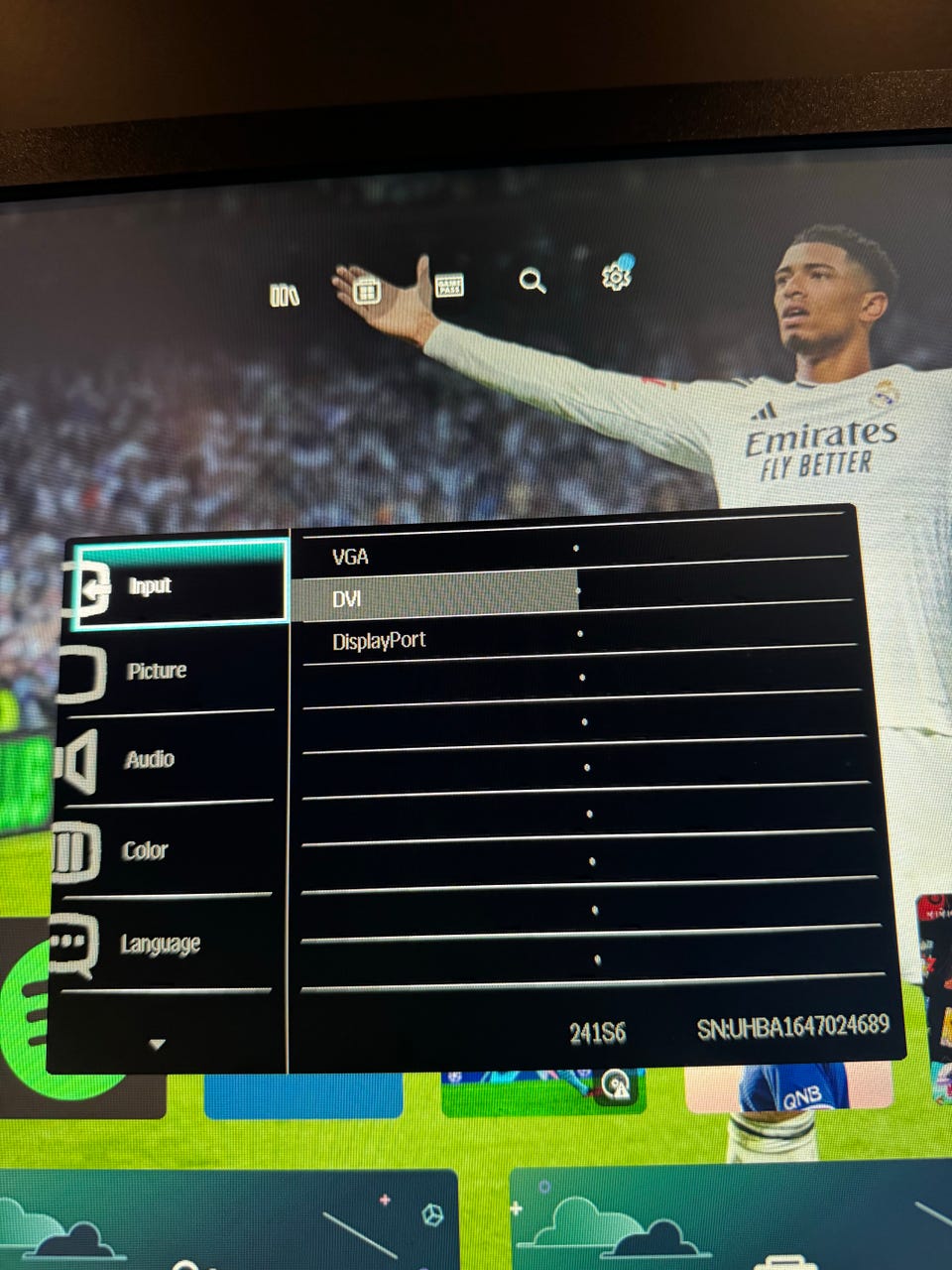Click the magnifying glass search icon
Viewport: 952px width, 1270px height.
[533, 281]
